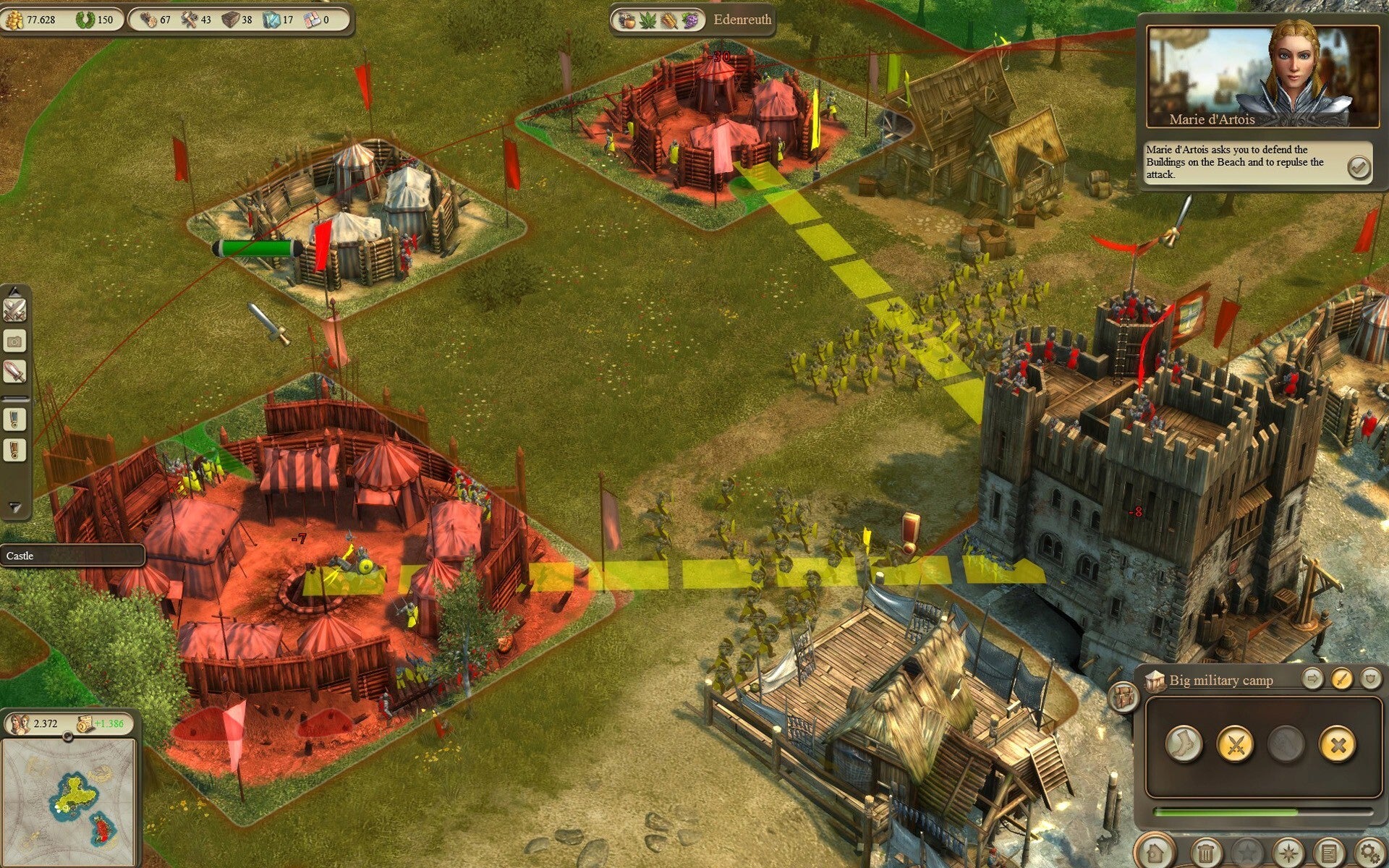
Task: Open the chest icon beside the camp panel
Action: coord(1123,697)
